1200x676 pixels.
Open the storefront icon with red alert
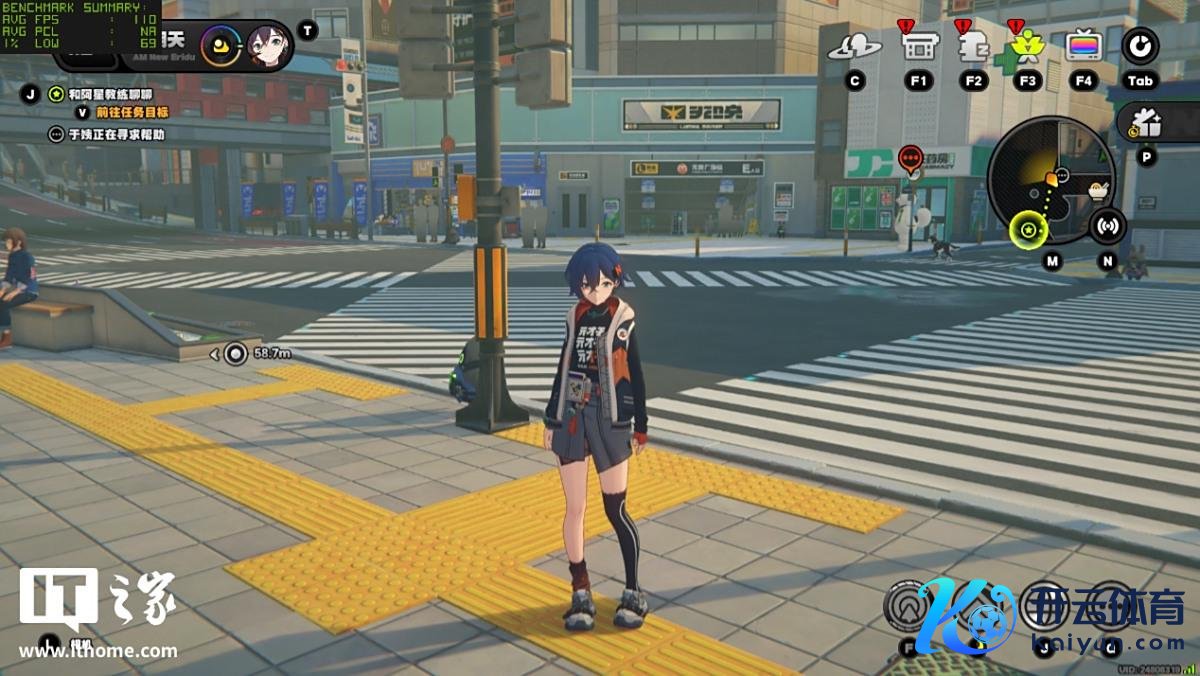(x=918, y=45)
